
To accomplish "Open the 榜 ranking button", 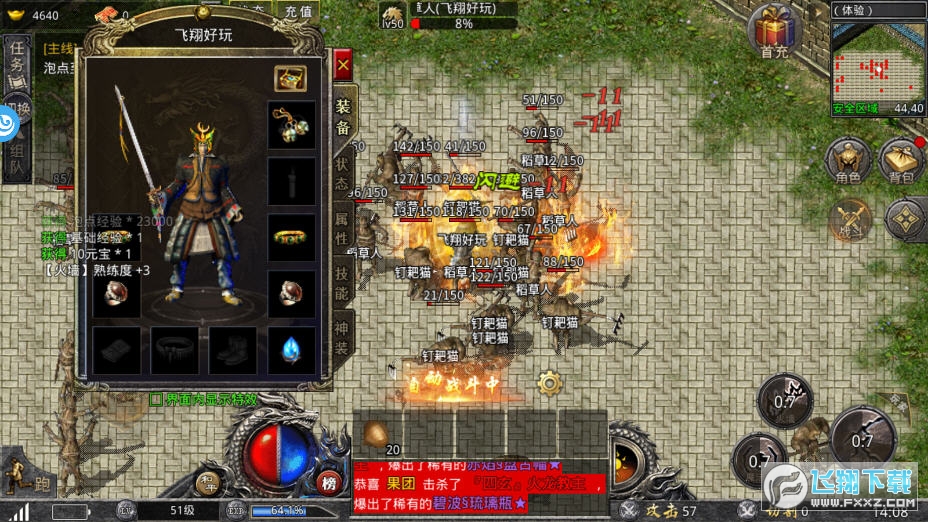I will (x=329, y=483).
